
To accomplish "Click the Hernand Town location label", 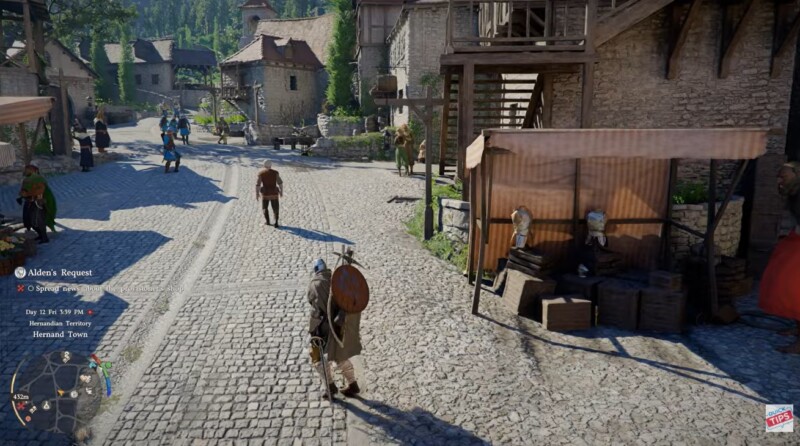I will coord(63,334).
